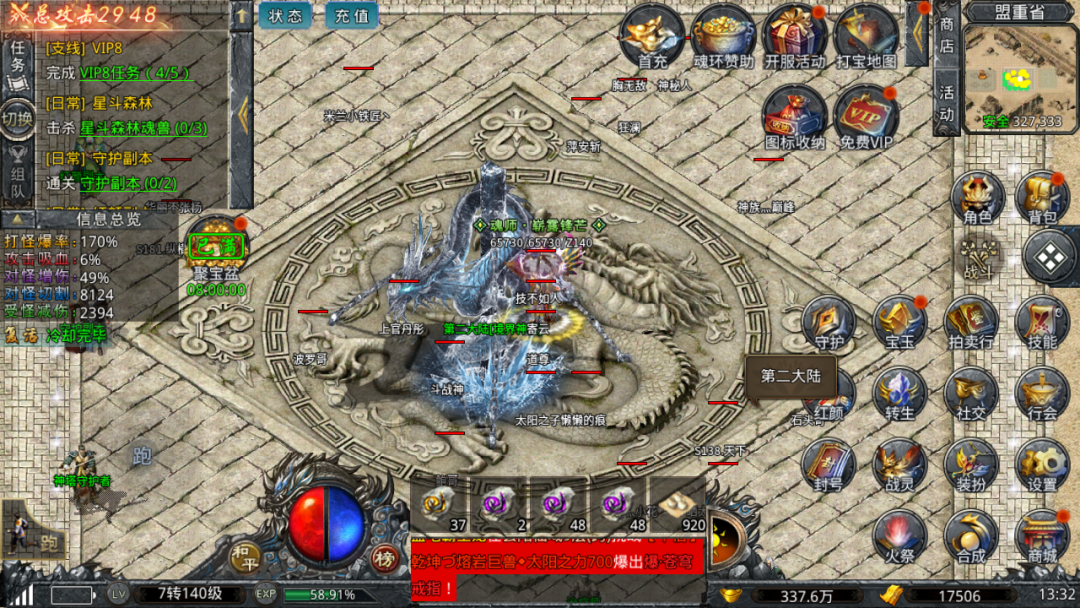Screen dimensions: 1080x608
Task: Open the 技能 skills menu
Action: (x=1042, y=321)
